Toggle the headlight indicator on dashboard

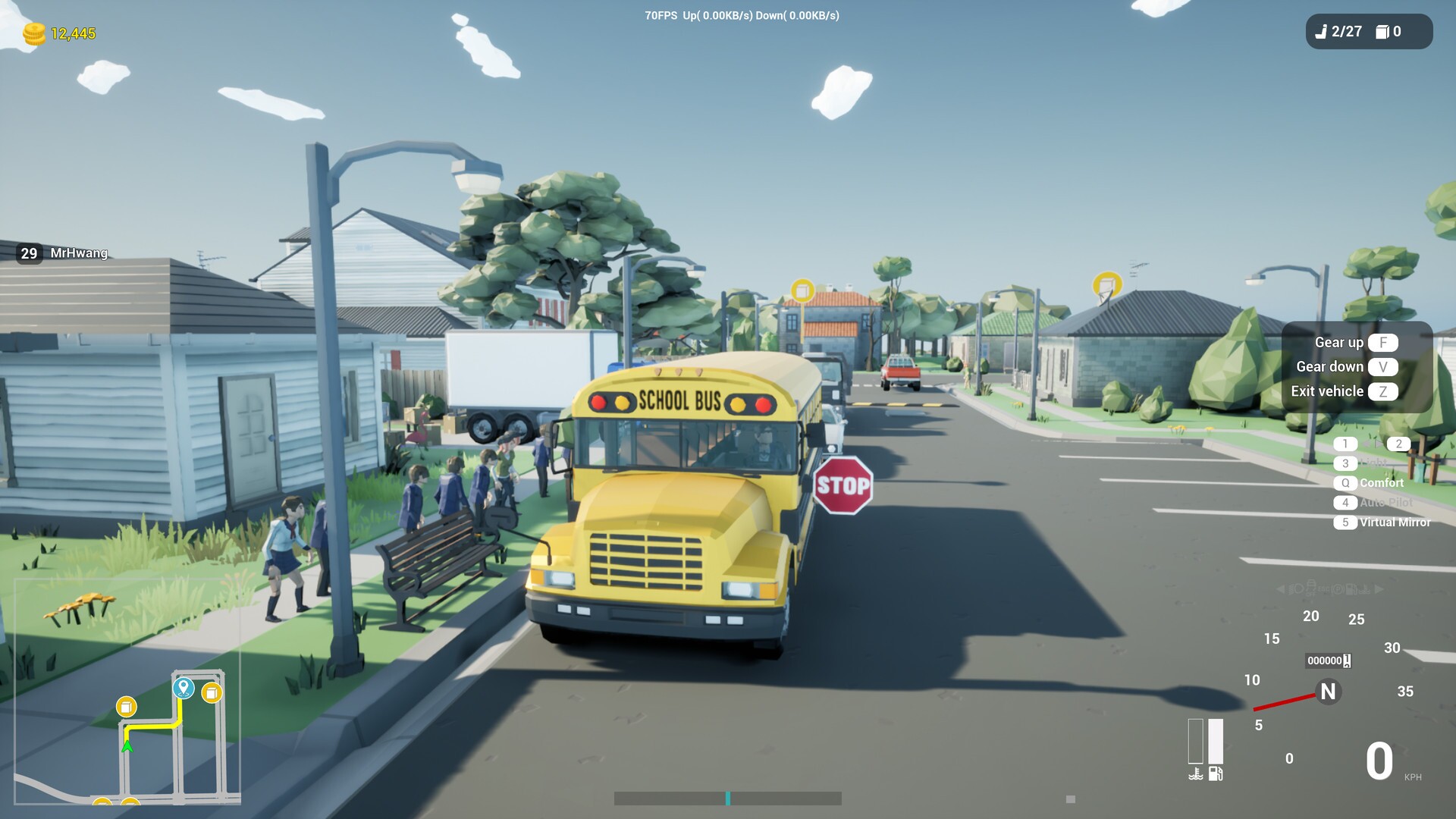tap(1293, 589)
